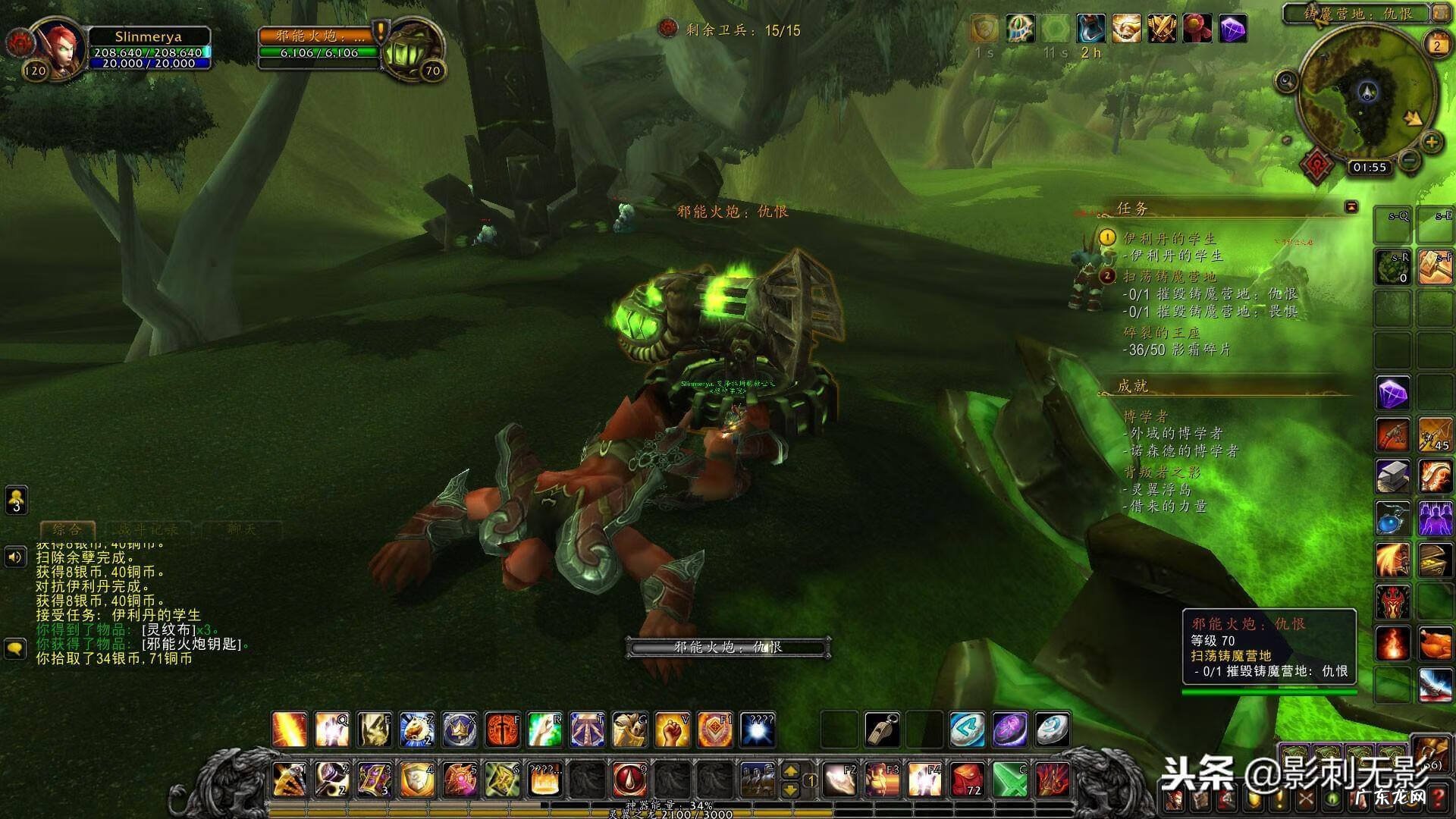Activate the green crossed swords ability

point(1010,780)
